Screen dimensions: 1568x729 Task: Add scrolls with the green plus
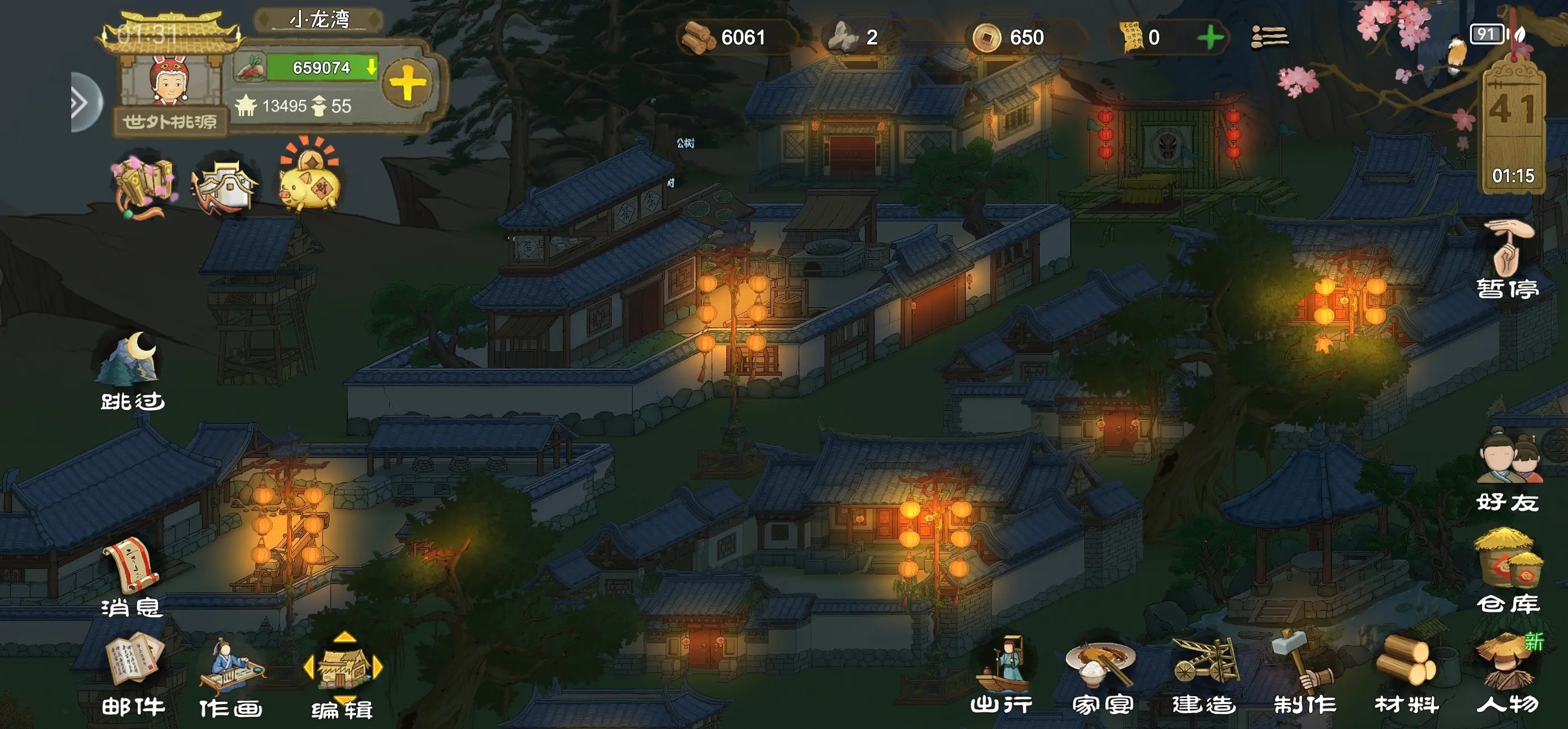tap(1210, 38)
